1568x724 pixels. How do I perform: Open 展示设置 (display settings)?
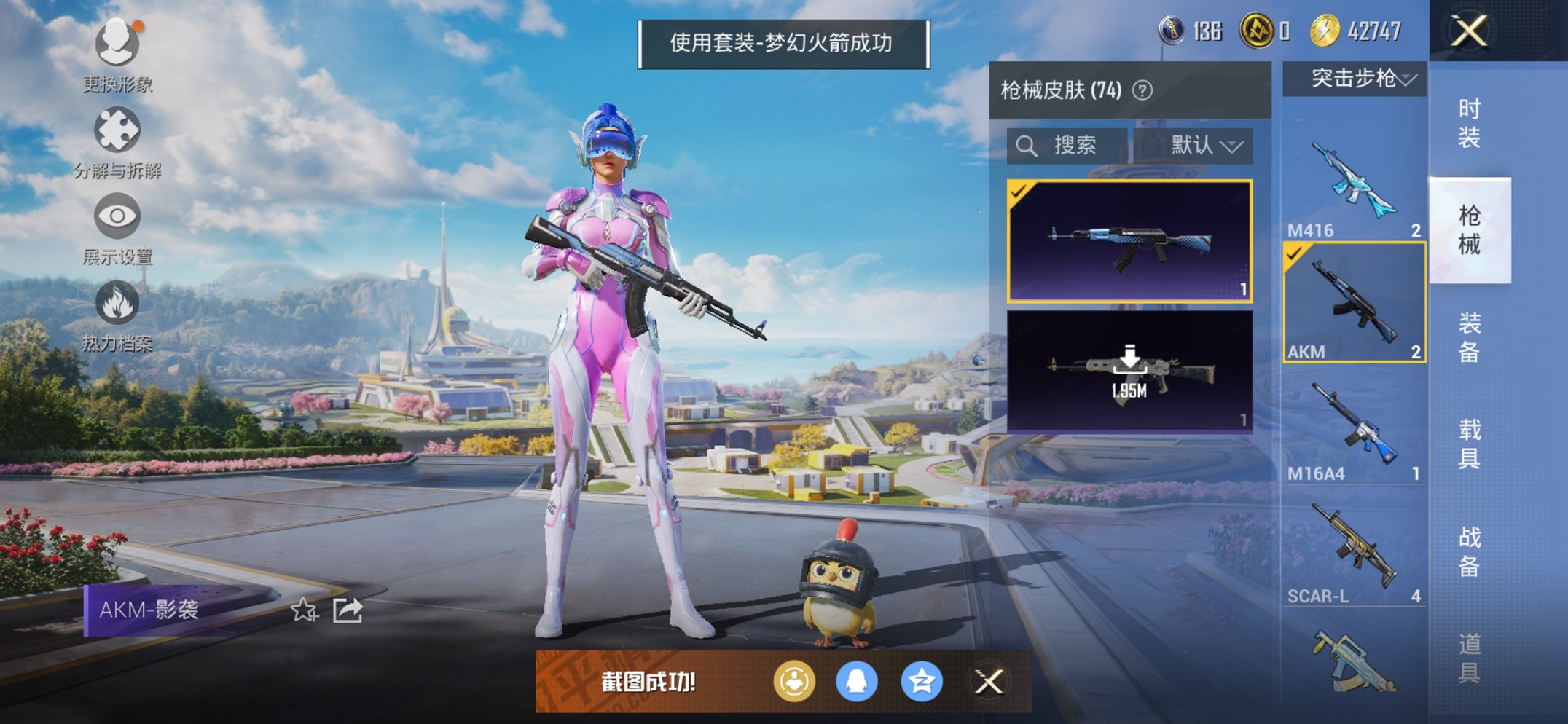117,216
